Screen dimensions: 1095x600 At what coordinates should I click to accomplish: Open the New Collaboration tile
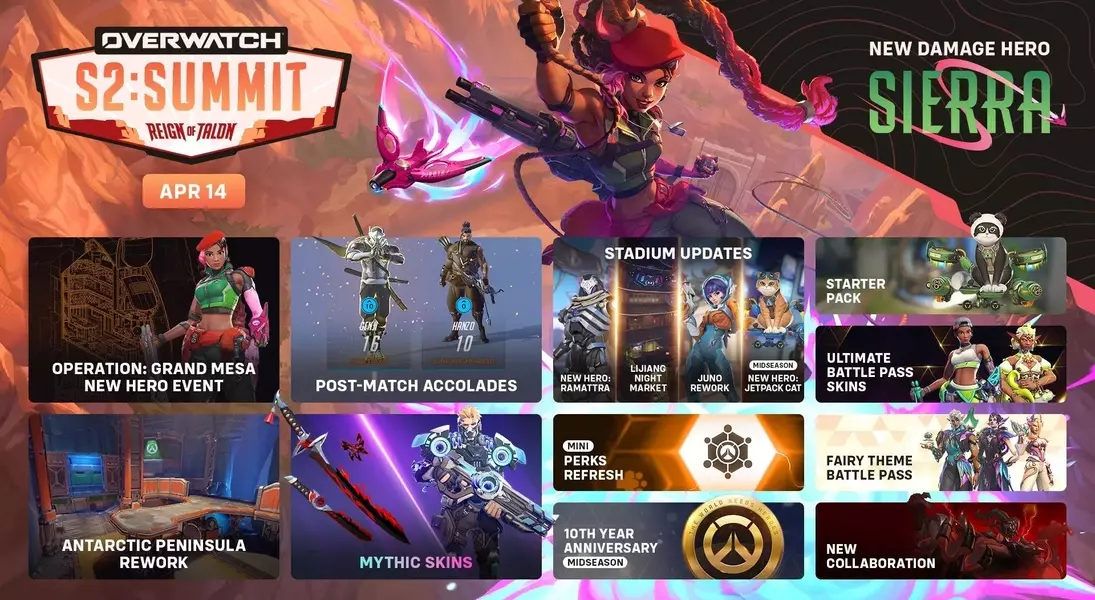(940, 540)
